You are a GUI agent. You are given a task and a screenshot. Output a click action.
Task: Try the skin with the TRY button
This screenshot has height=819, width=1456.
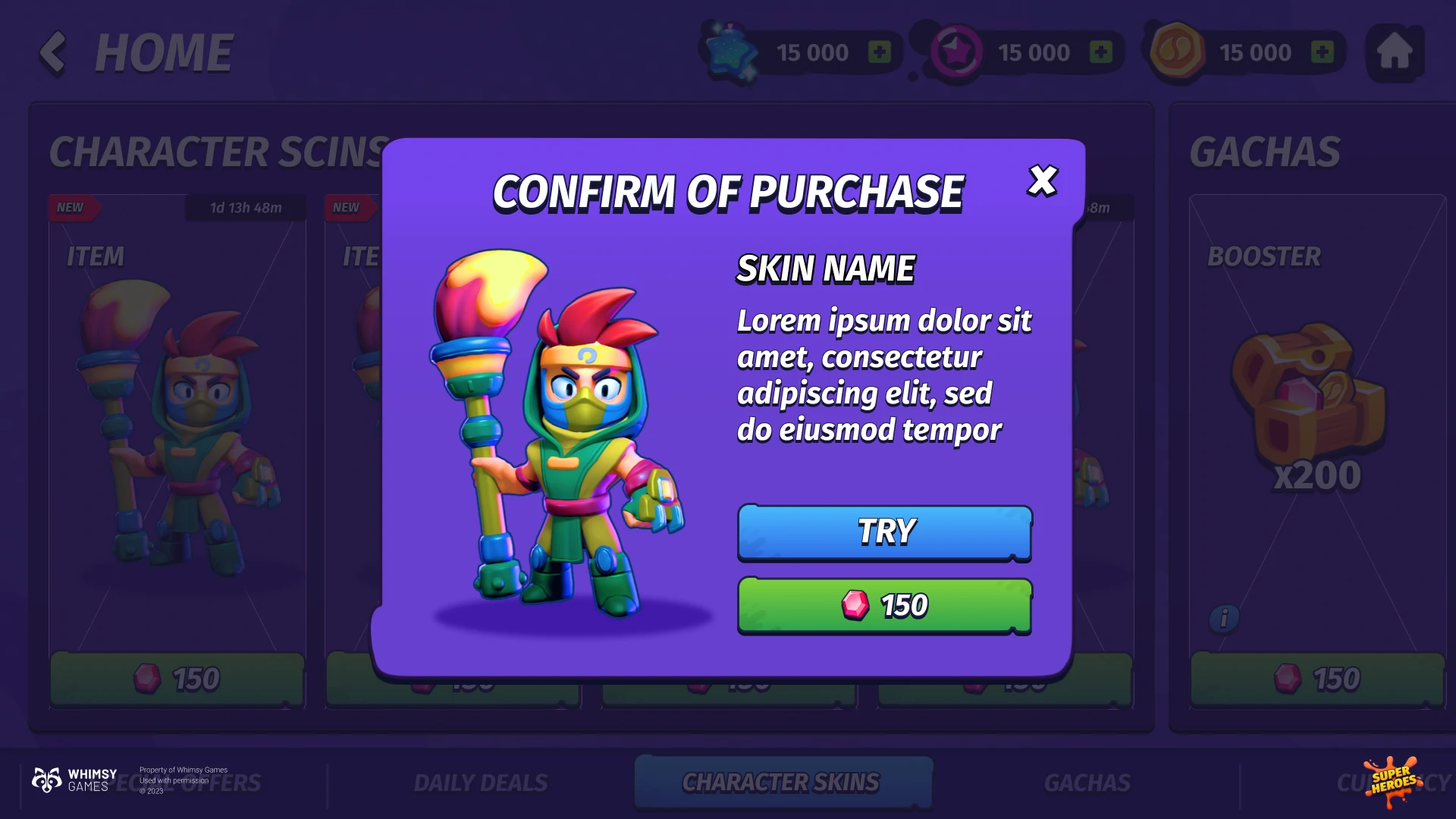click(884, 532)
